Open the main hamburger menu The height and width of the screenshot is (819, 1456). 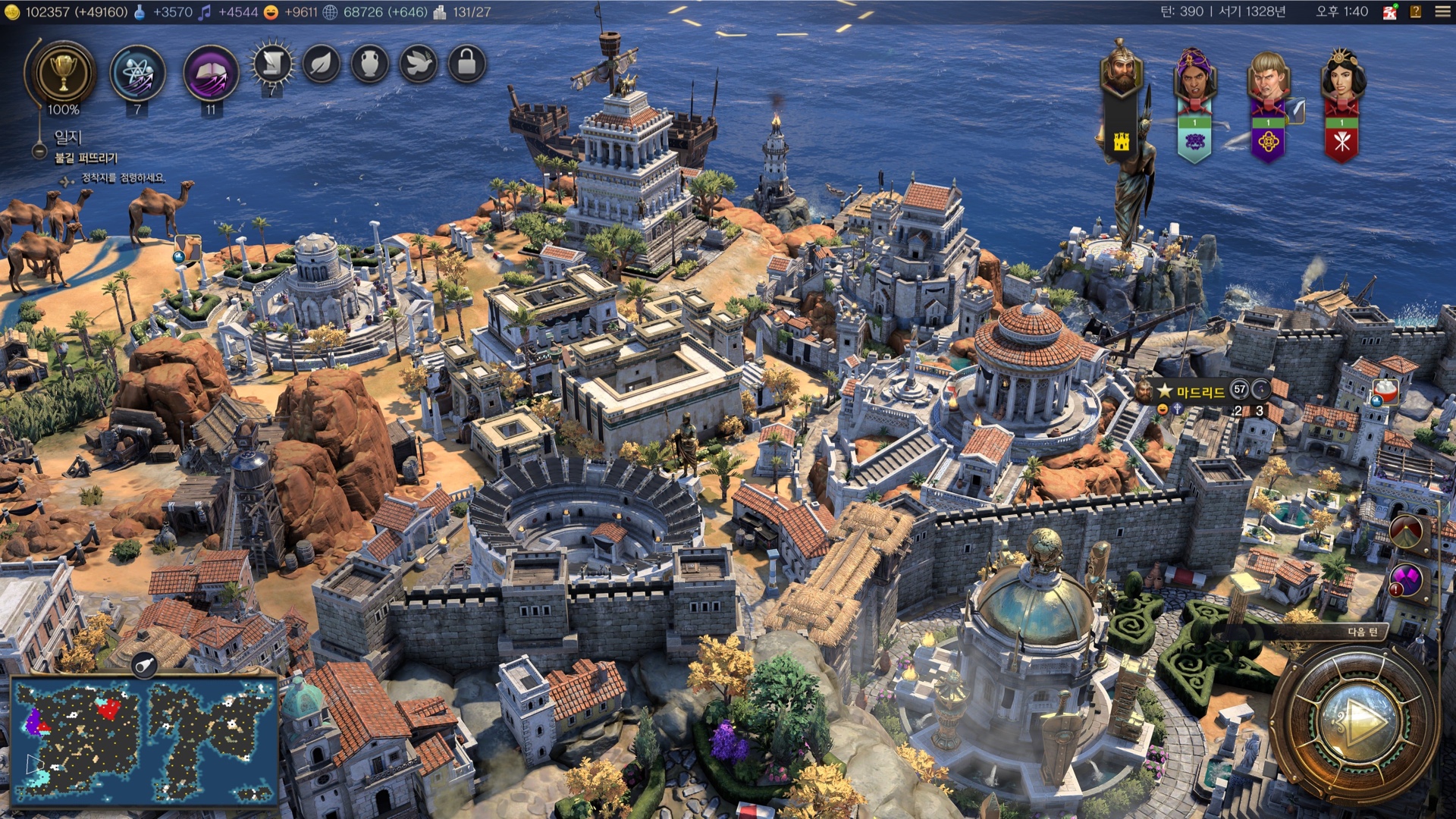[x=1442, y=12]
